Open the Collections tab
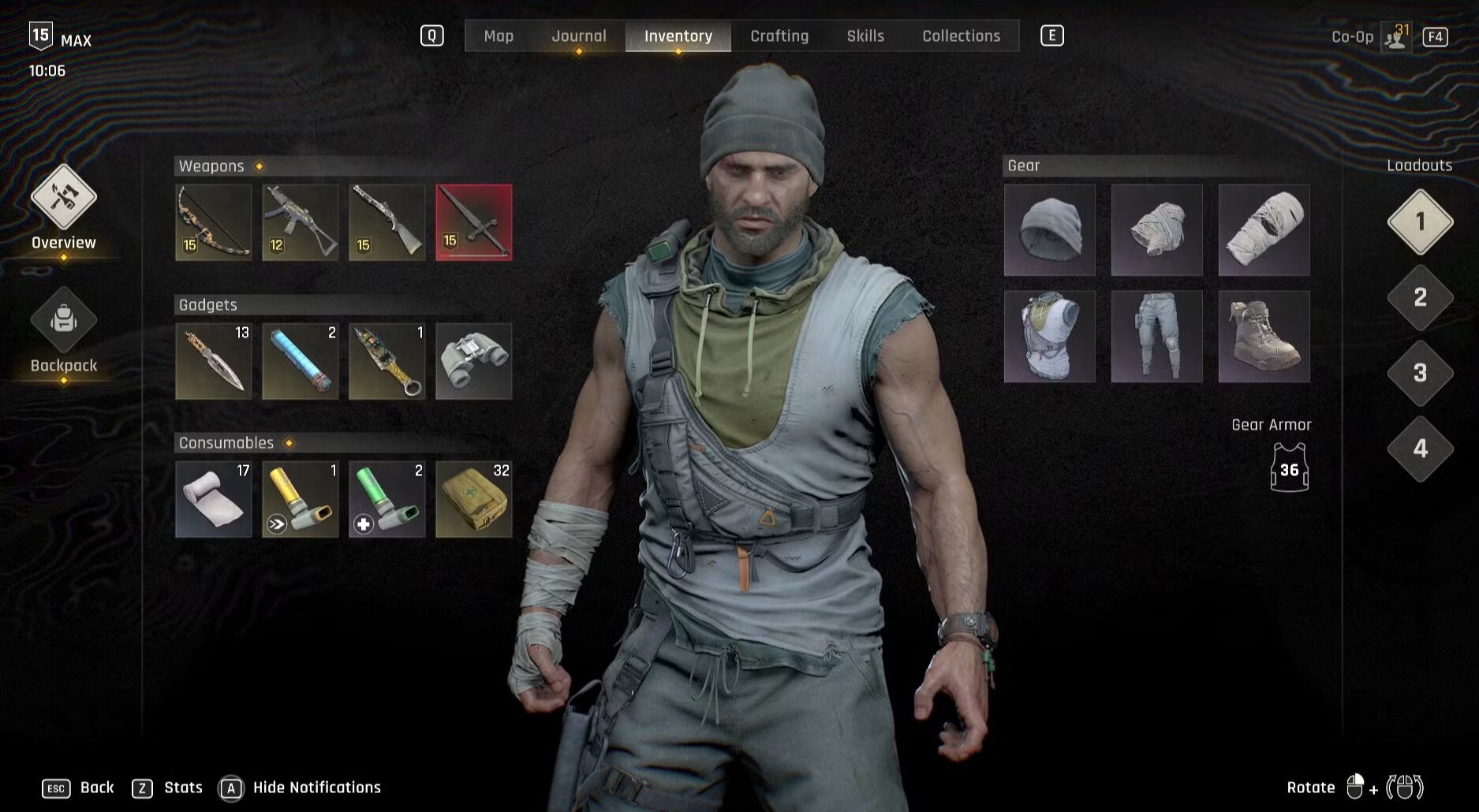This screenshot has height=812, width=1479. [x=961, y=36]
